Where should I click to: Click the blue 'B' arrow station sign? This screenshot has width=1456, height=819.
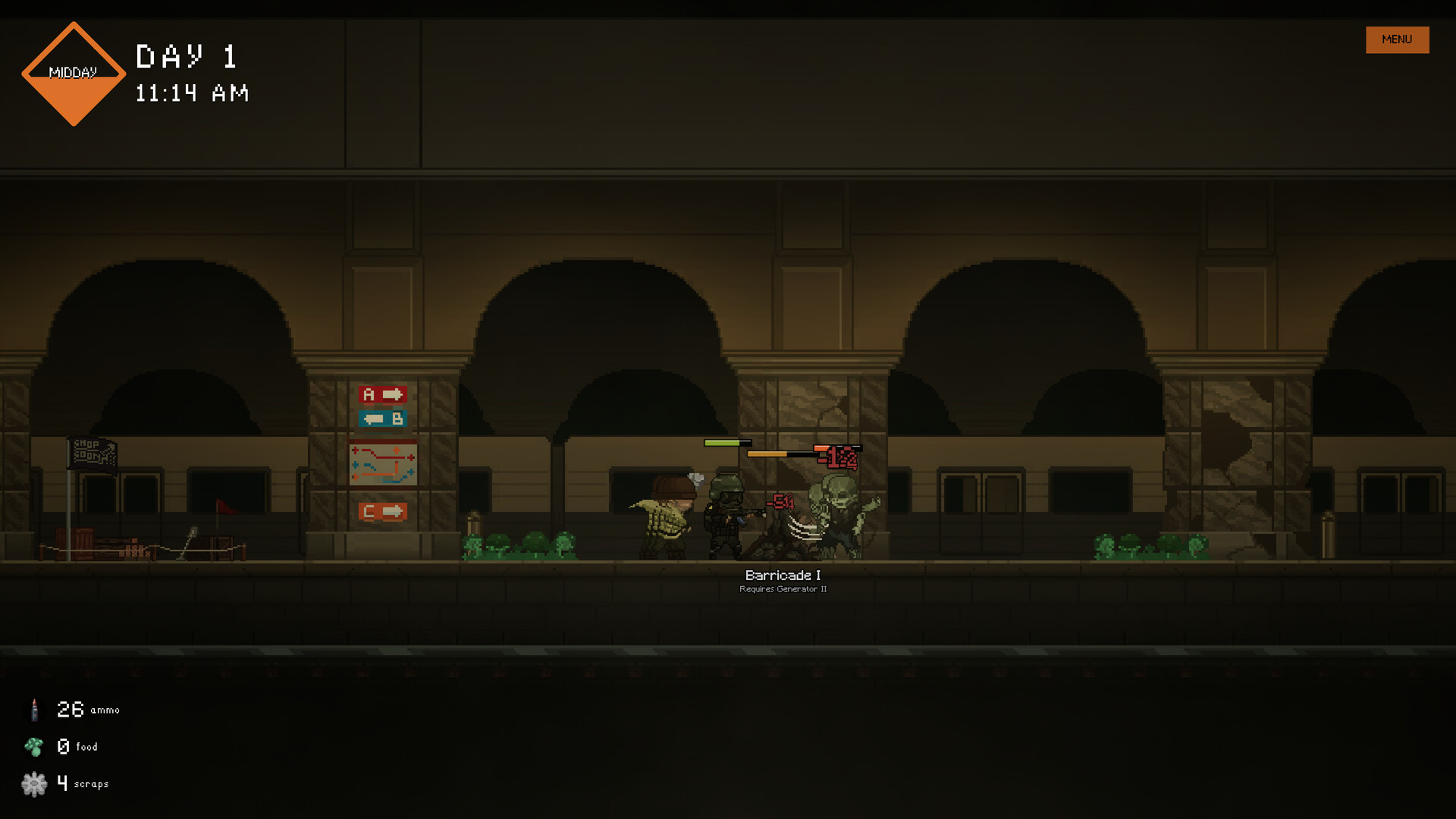tap(383, 418)
